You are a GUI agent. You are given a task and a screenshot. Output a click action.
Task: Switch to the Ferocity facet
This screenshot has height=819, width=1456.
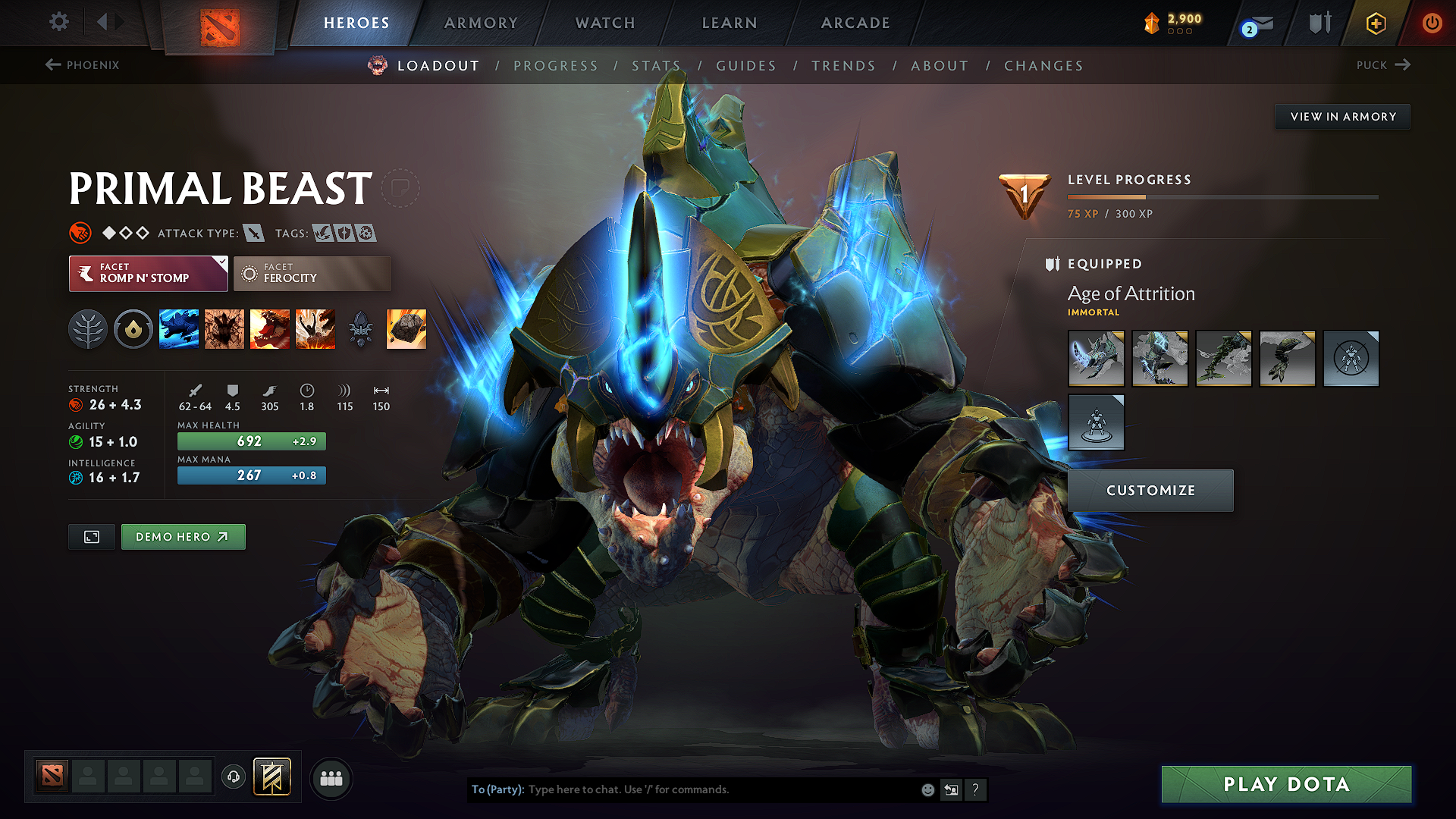coord(312,274)
